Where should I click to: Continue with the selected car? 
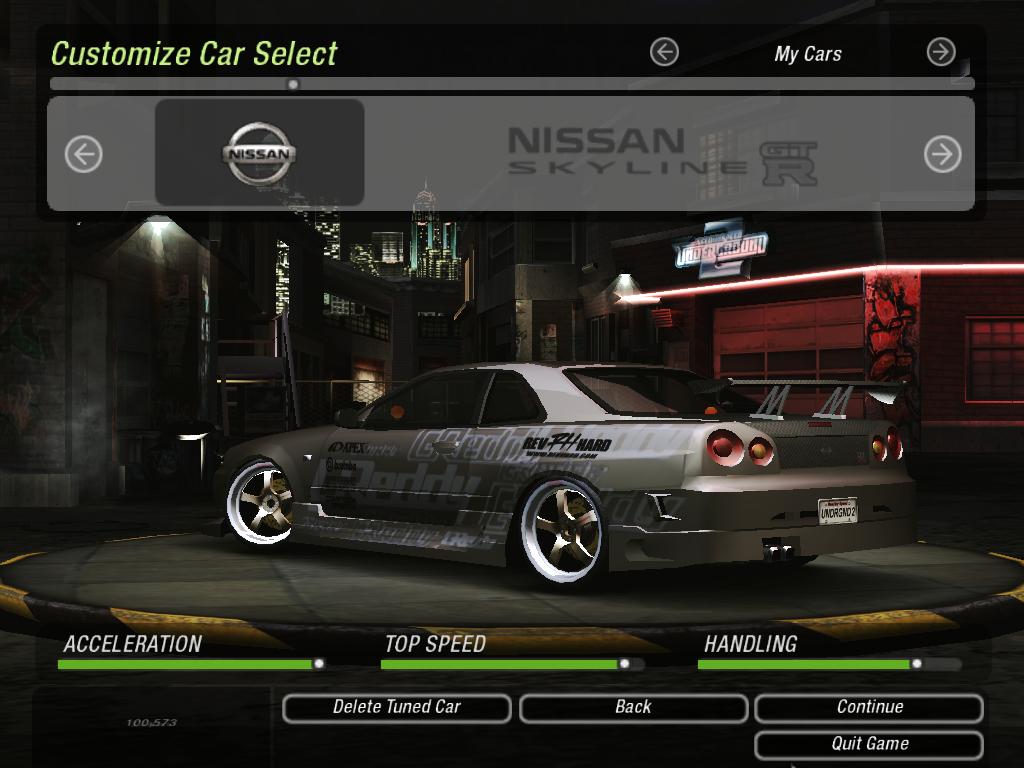point(869,707)
